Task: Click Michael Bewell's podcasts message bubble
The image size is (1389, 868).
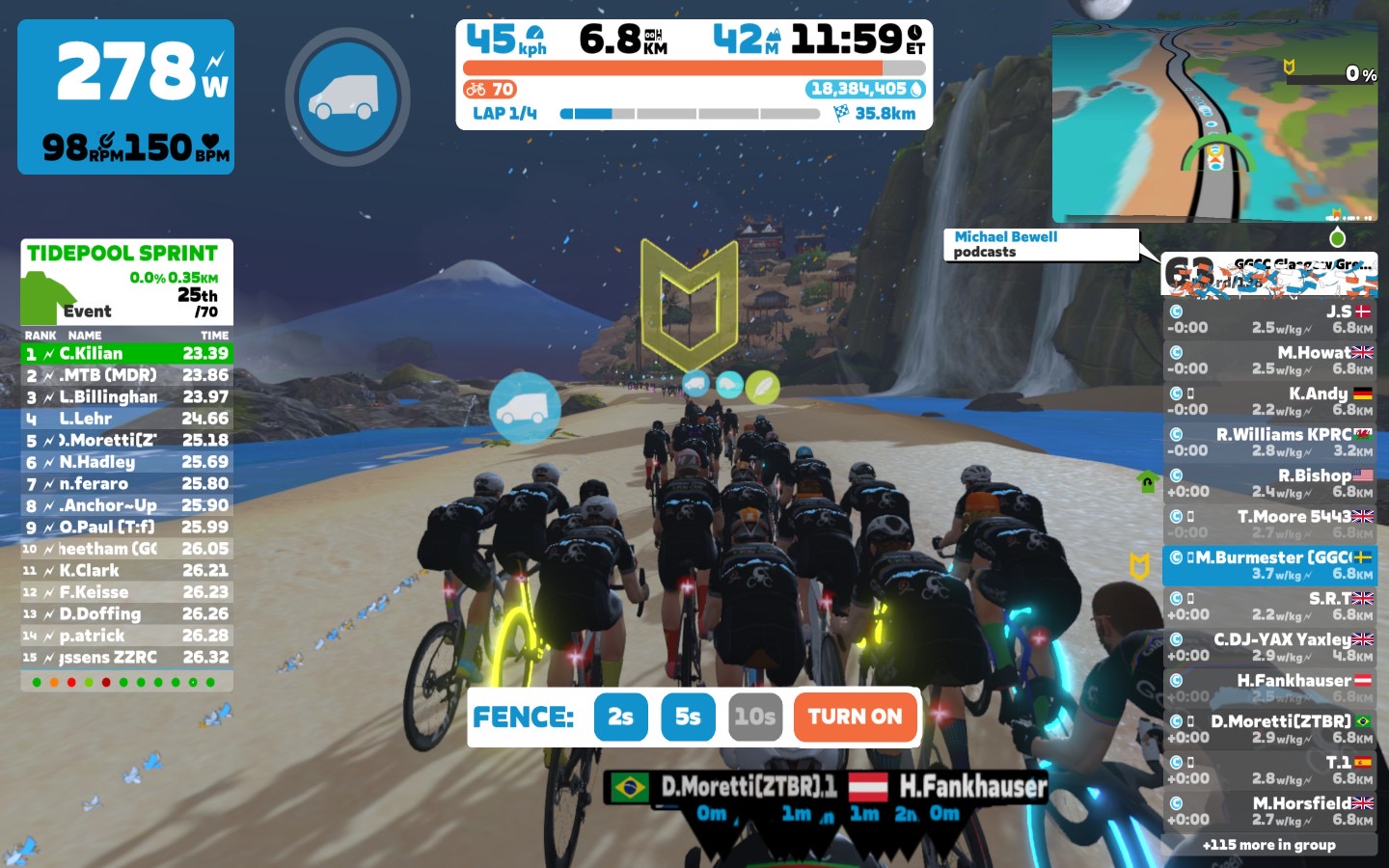Action: 1040,244
